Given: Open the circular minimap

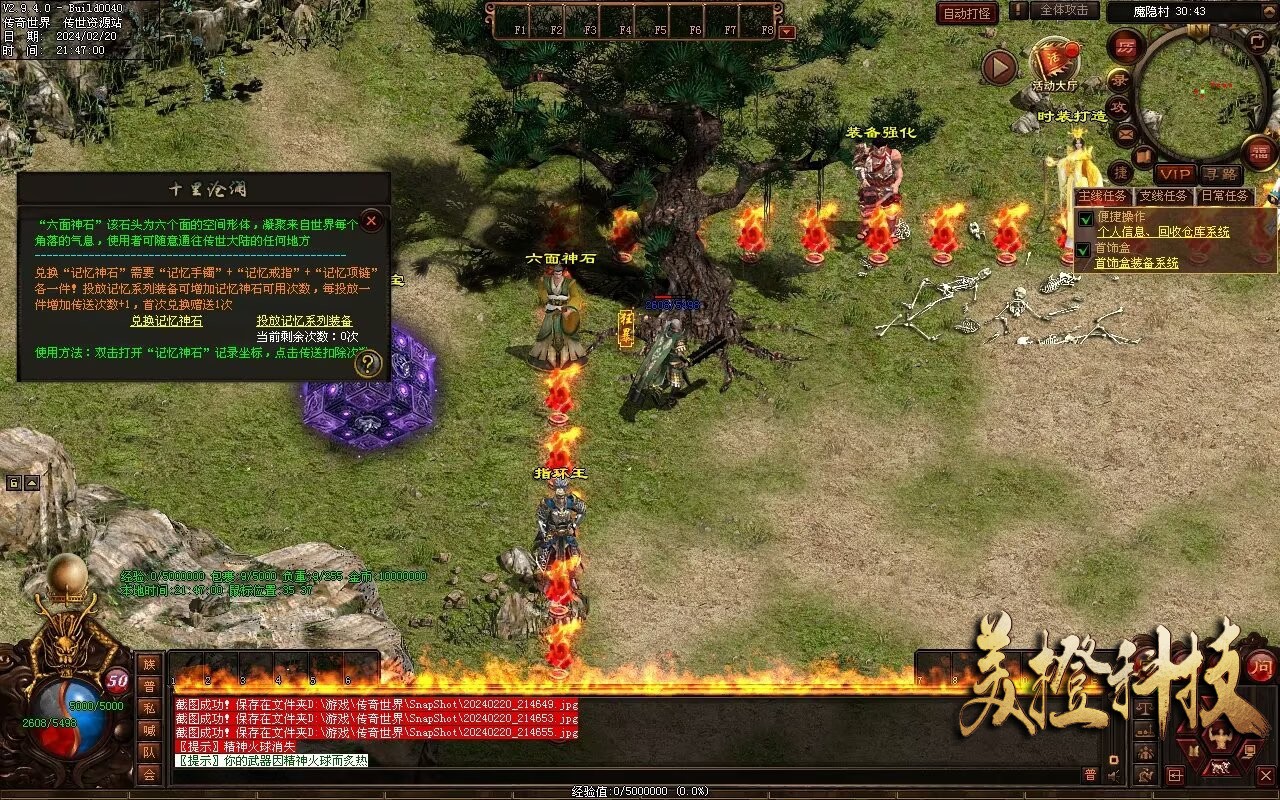Looking at the screenshot, I should click(1198, 93).
